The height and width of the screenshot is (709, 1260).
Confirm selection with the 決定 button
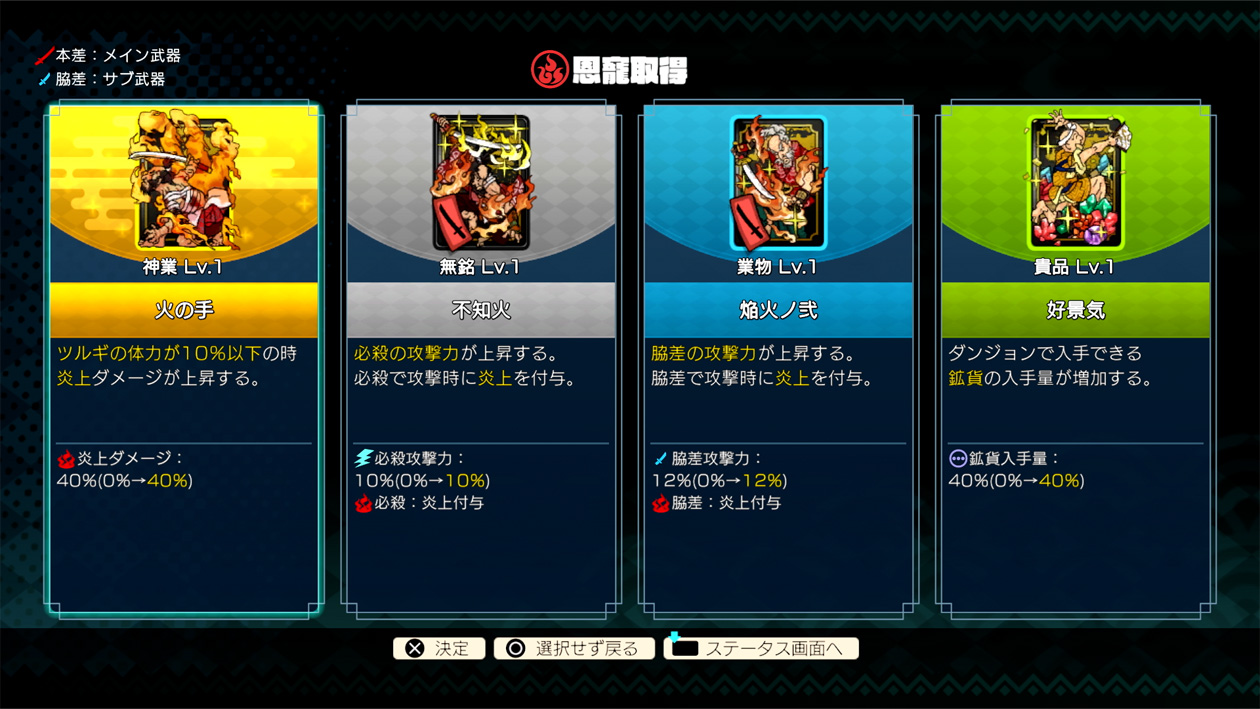(x=439, y=649)
